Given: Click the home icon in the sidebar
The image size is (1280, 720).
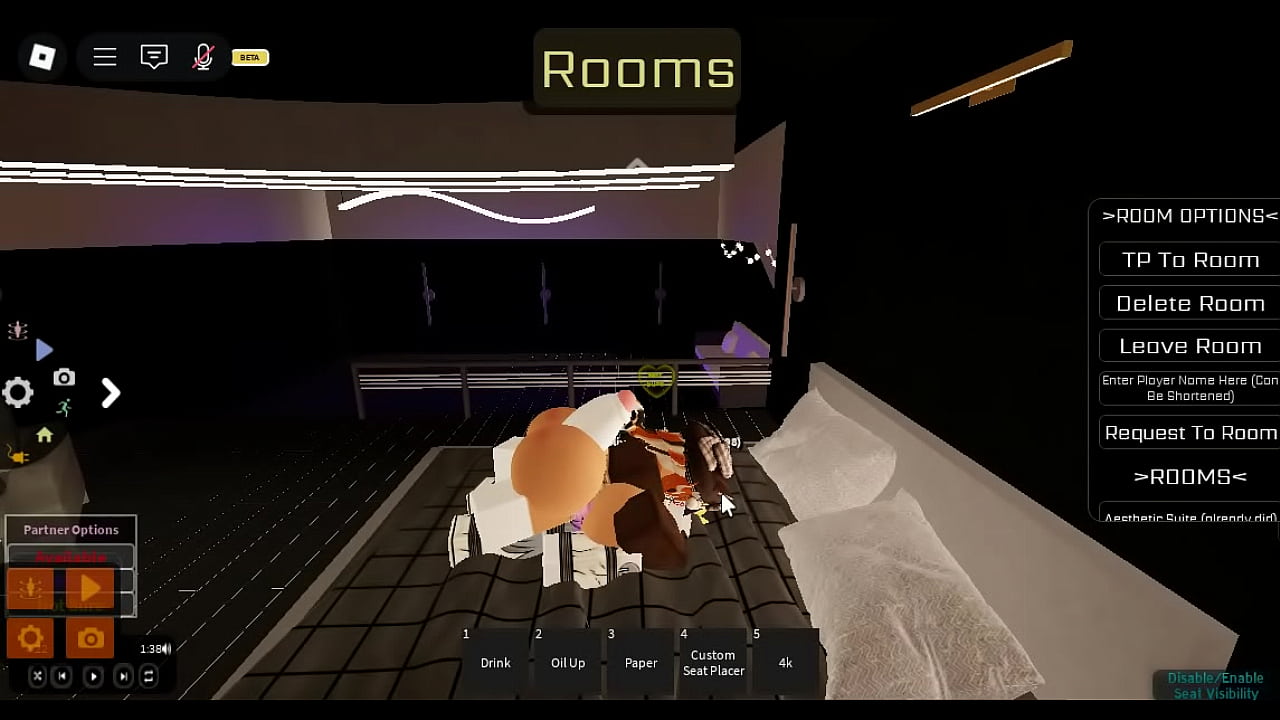Looking at the screenshot, I should pyautogui.click(x=44, y=436).
